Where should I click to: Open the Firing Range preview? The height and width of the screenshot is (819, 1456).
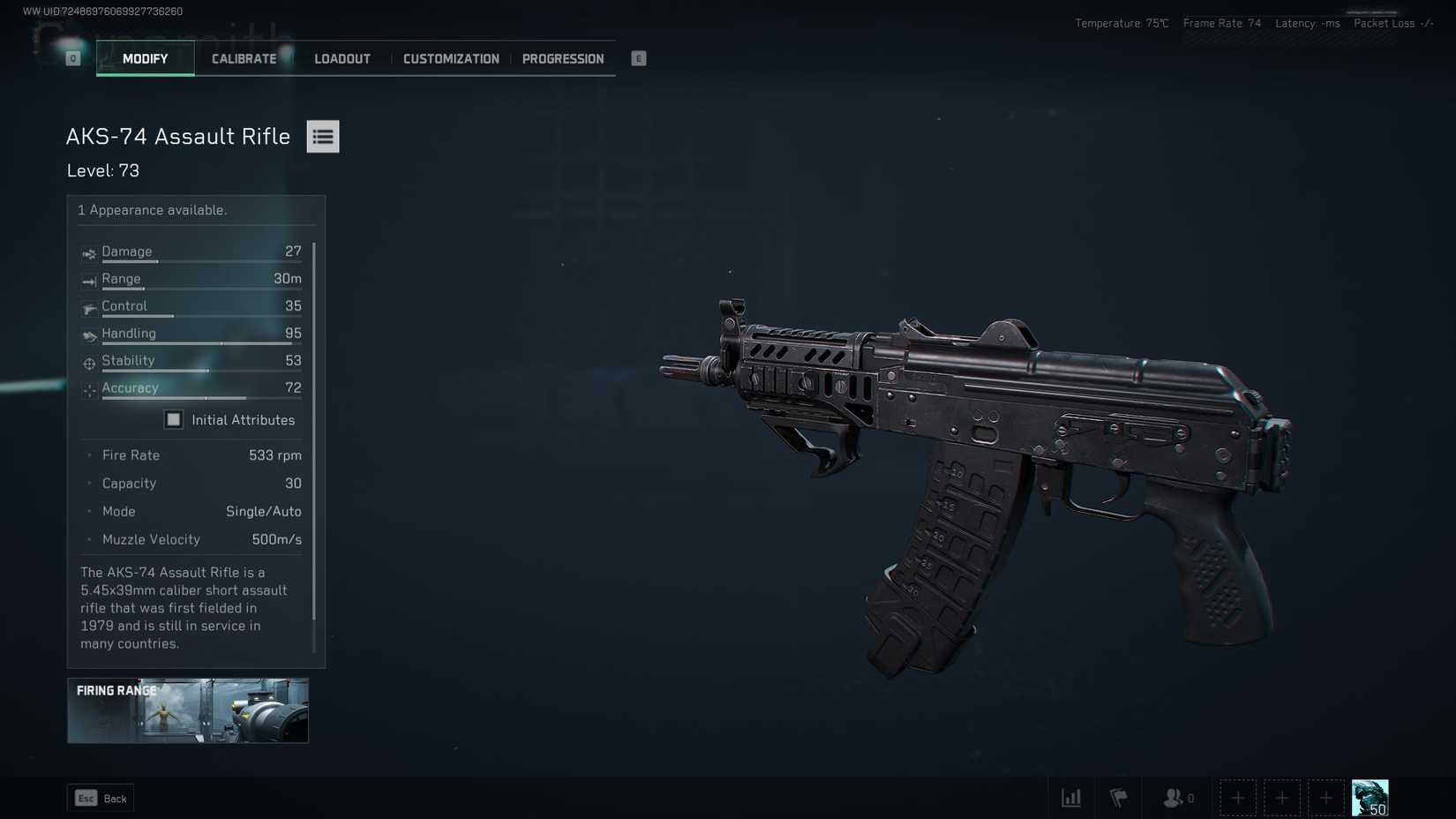(x=187, y=710)
